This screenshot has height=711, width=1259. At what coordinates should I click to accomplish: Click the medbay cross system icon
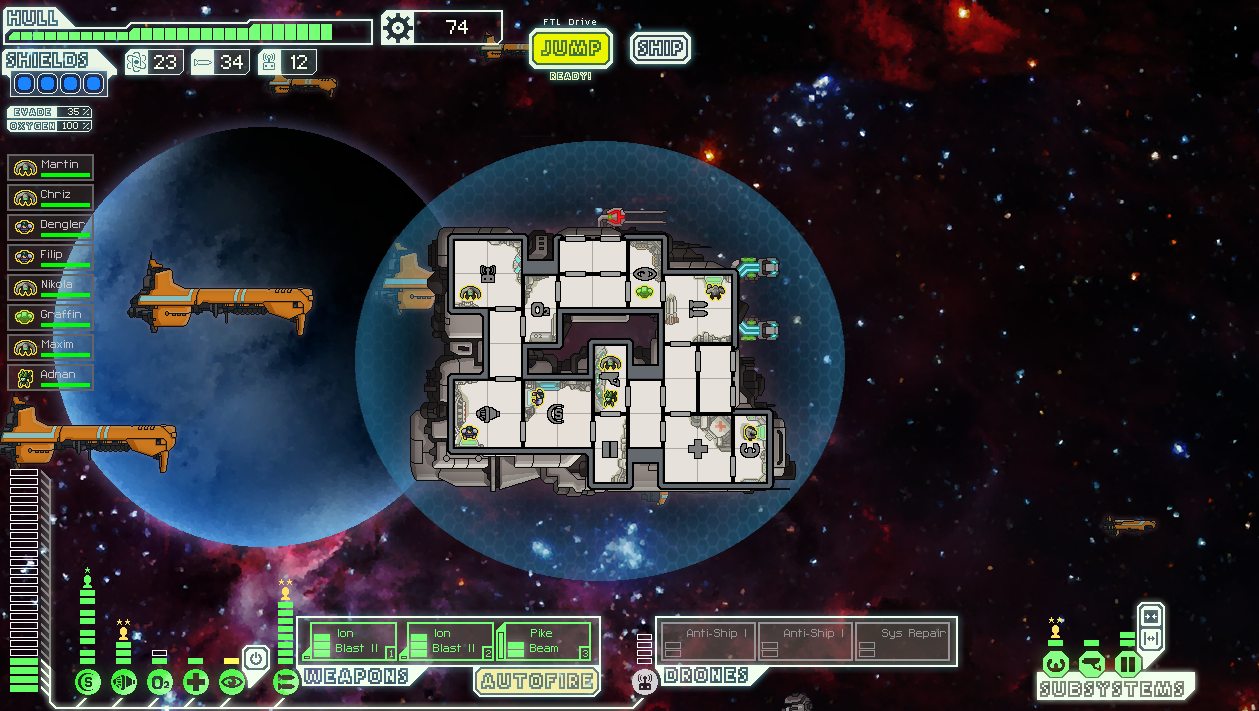196,683
